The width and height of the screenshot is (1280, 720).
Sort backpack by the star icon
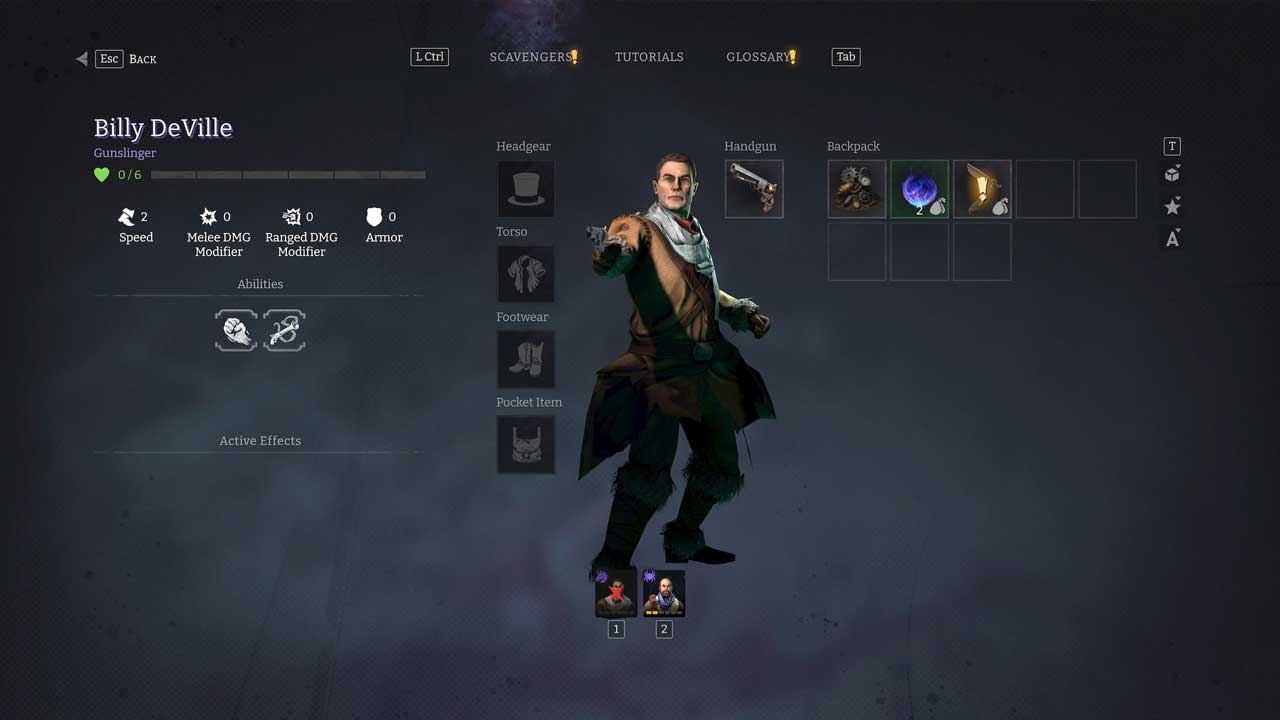[x=1172, y=207]
